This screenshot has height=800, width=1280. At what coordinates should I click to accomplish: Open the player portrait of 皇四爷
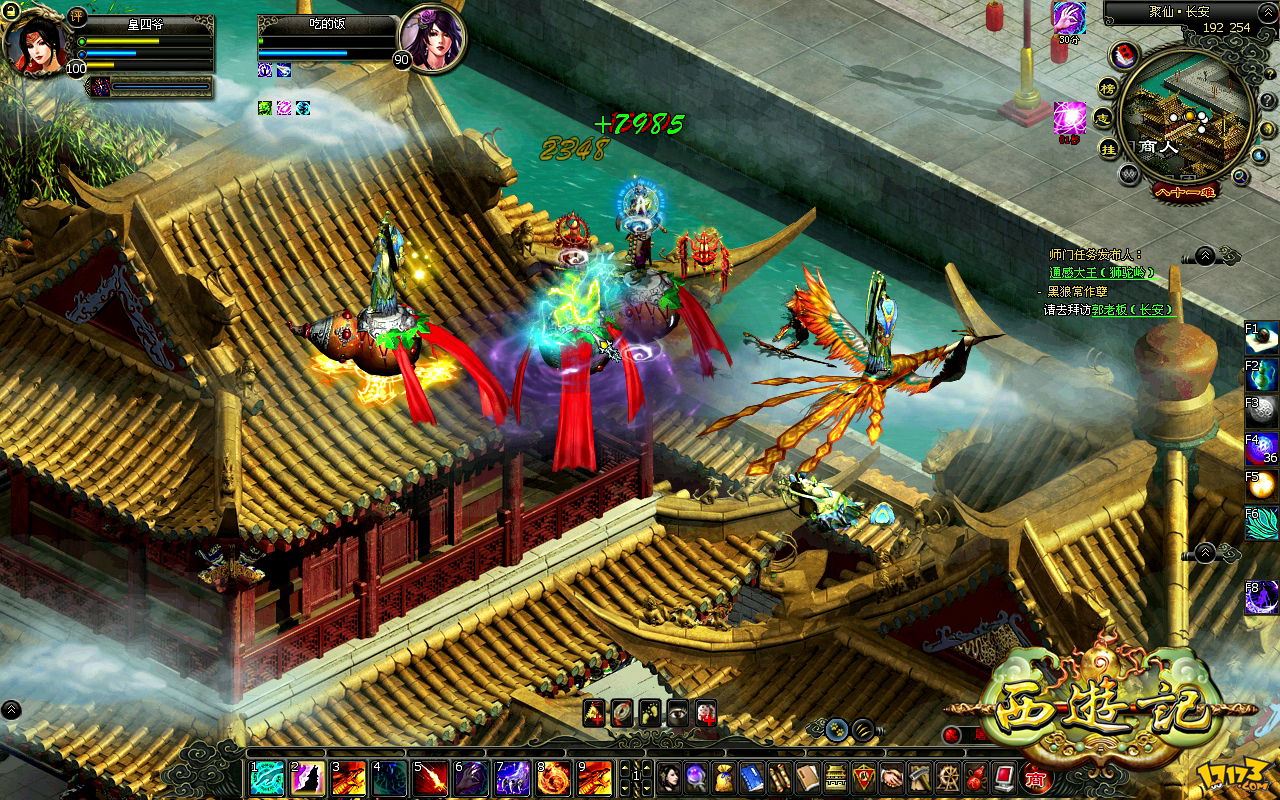pyautogui.click(x=36, y=42)
